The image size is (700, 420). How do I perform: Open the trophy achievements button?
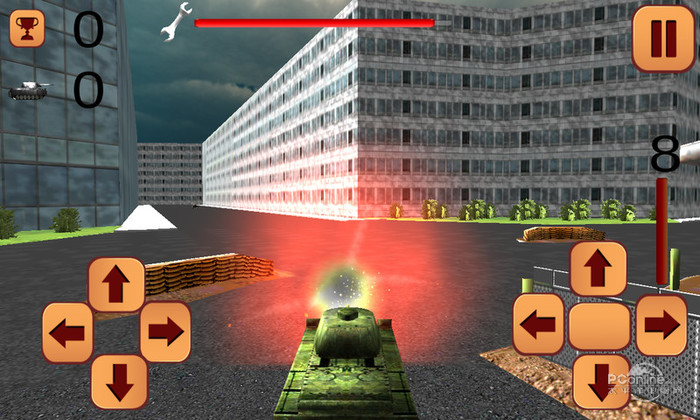(x=27, y=28)
